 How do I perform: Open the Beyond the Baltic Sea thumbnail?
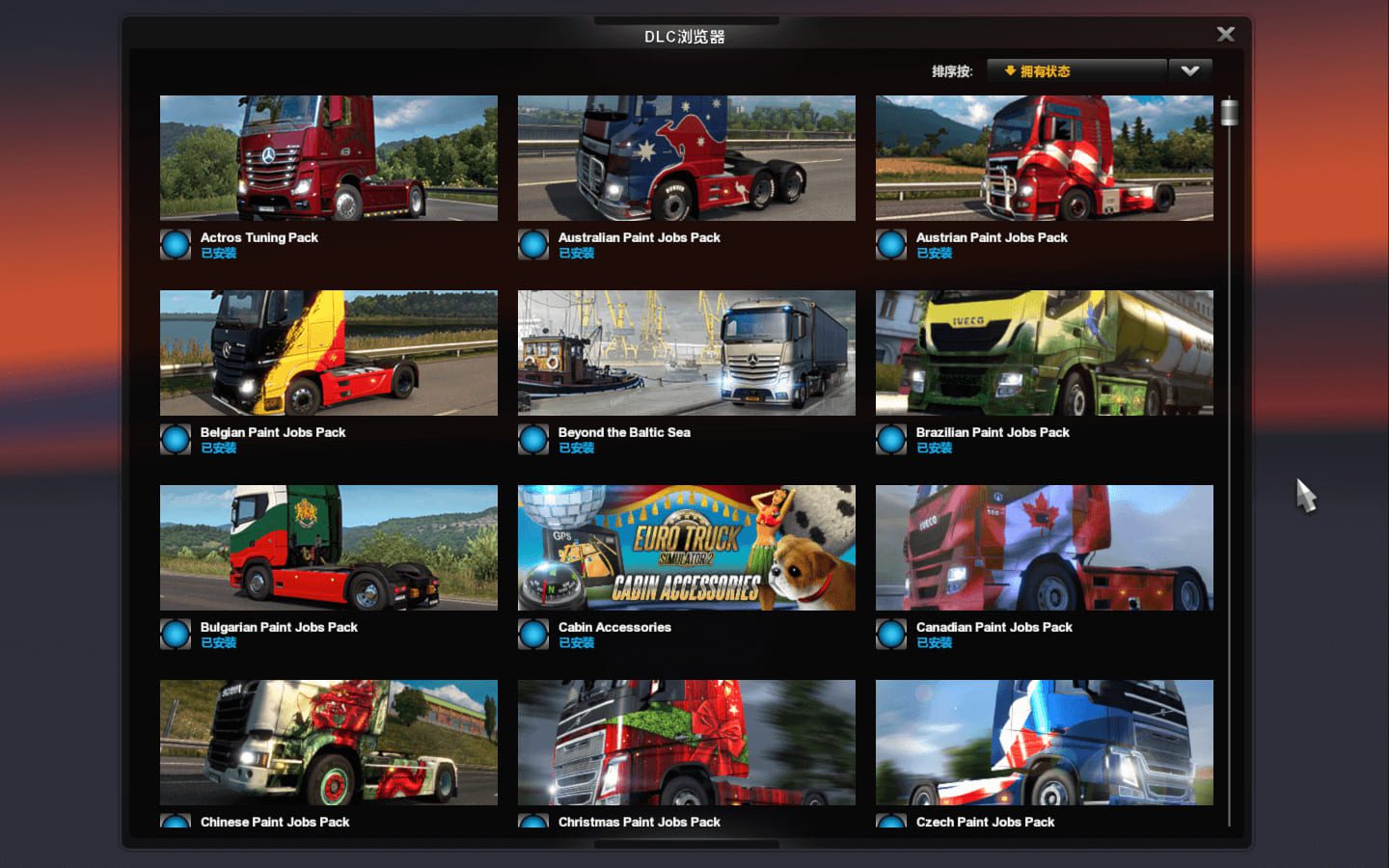(x=687, y=353)
